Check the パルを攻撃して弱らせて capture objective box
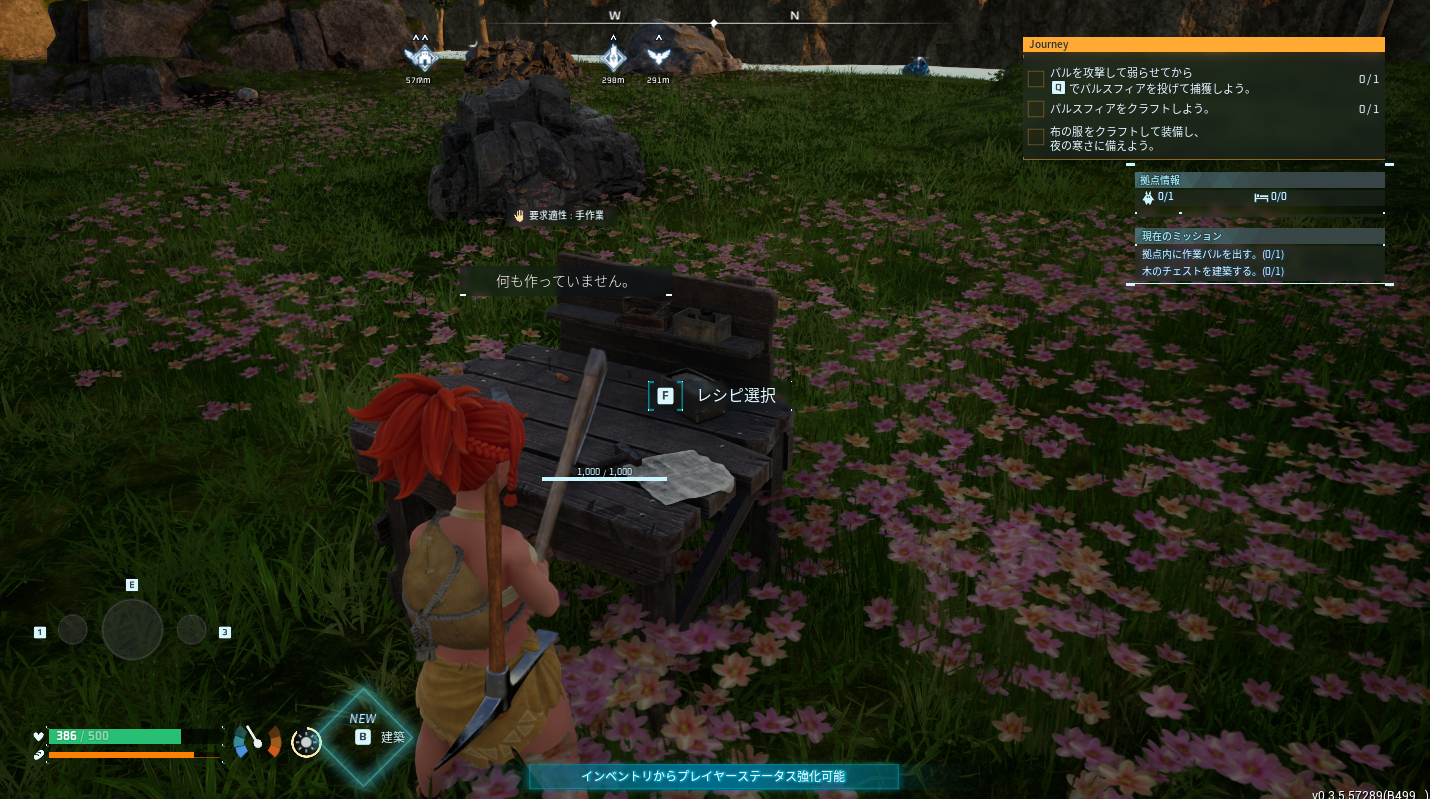1430x799 pixels. (x=1036, y=79)
